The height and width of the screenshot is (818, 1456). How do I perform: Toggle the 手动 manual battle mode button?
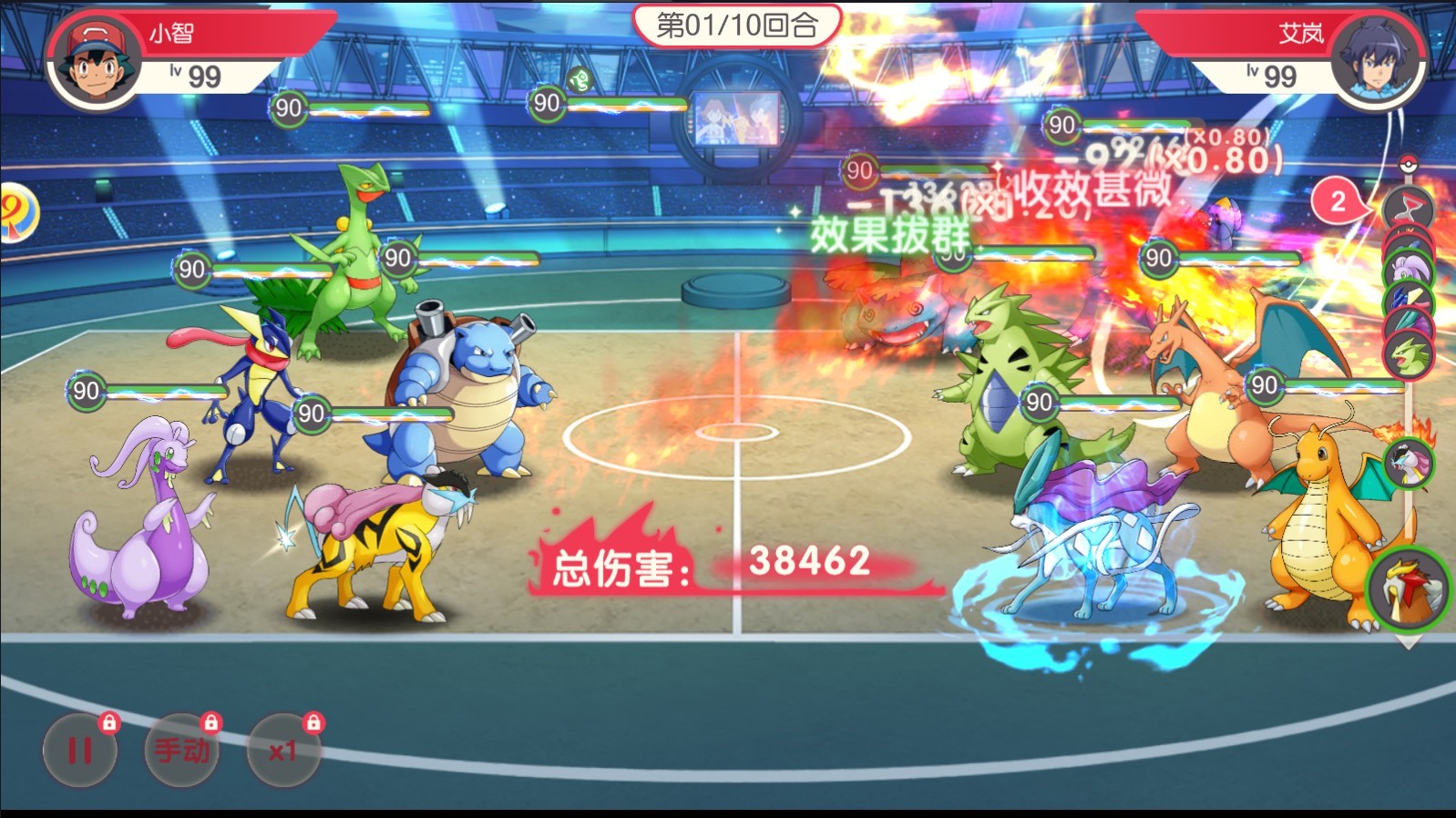182,751
